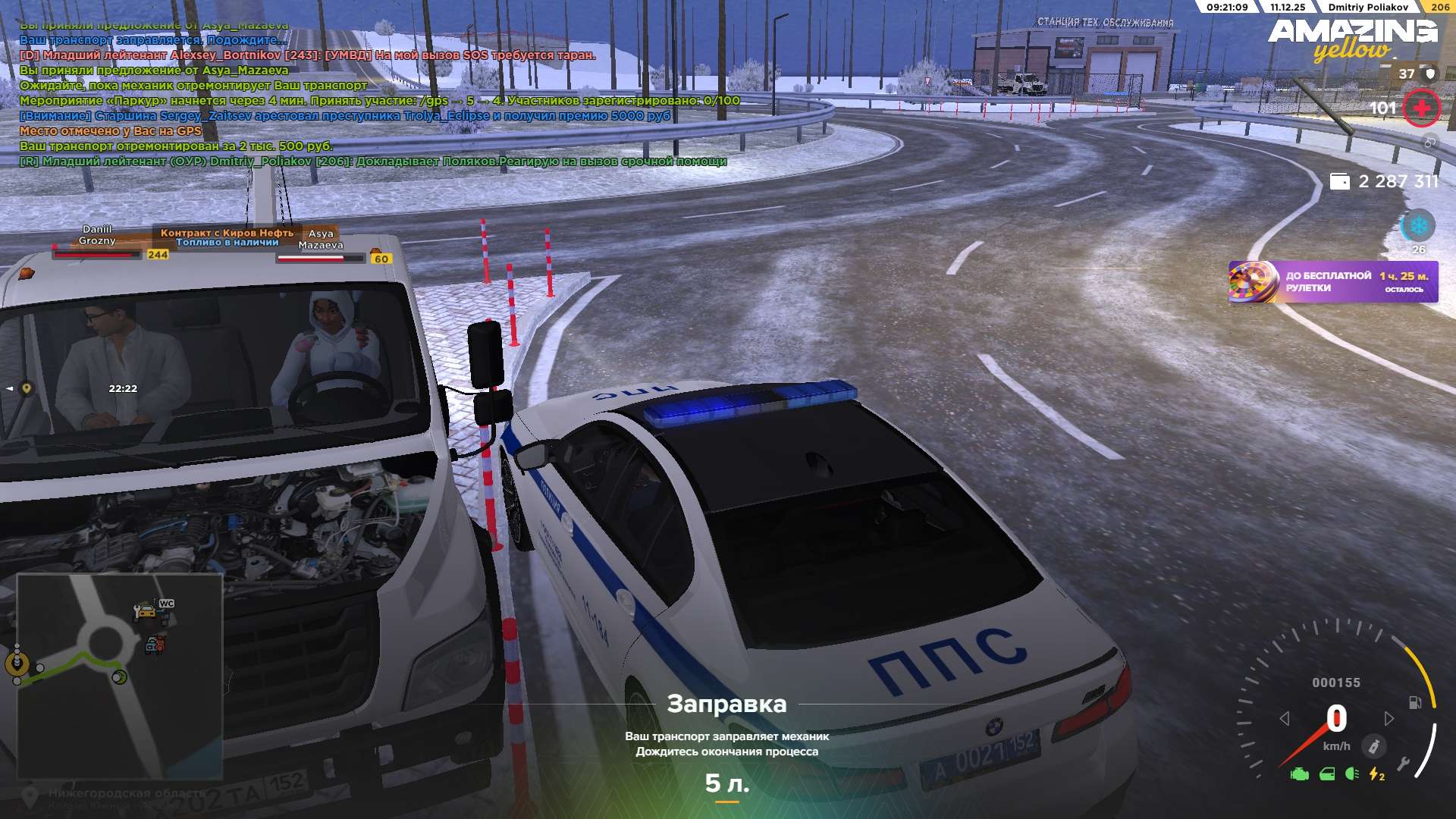The height and width of the screenshot is (819, 1456).
Task: Select the WC marker on the minimap
Action: [x=167, y=604]
